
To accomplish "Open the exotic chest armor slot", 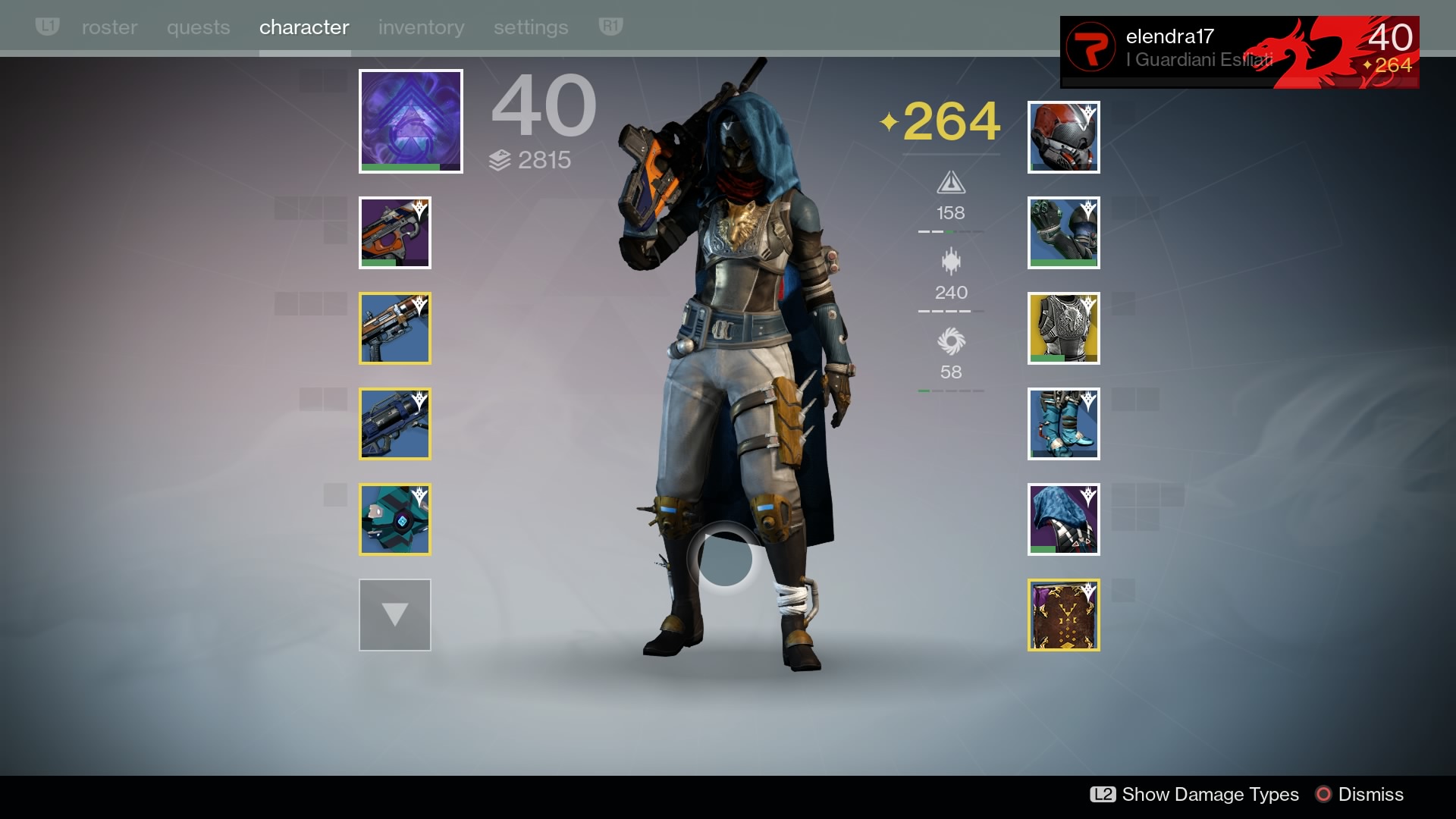I will (1063, 328).
